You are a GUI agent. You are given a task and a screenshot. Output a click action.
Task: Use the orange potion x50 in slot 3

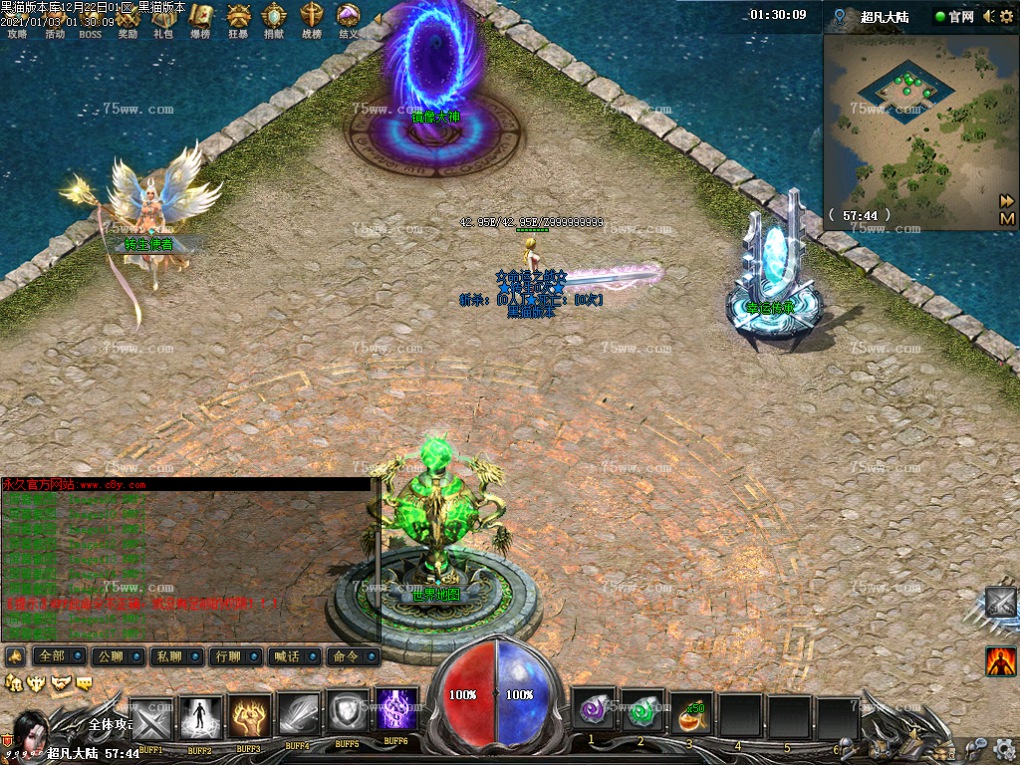coord(691,713)
